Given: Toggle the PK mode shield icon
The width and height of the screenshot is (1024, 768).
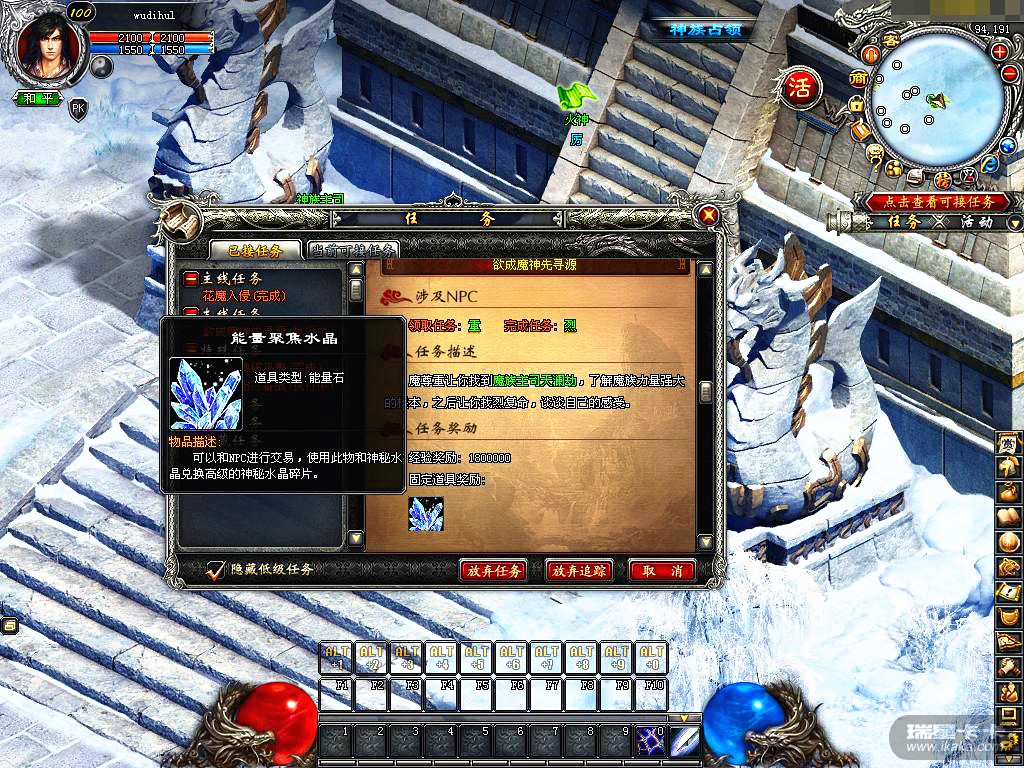Looking at the screenshot, I should tap(78, 108).
